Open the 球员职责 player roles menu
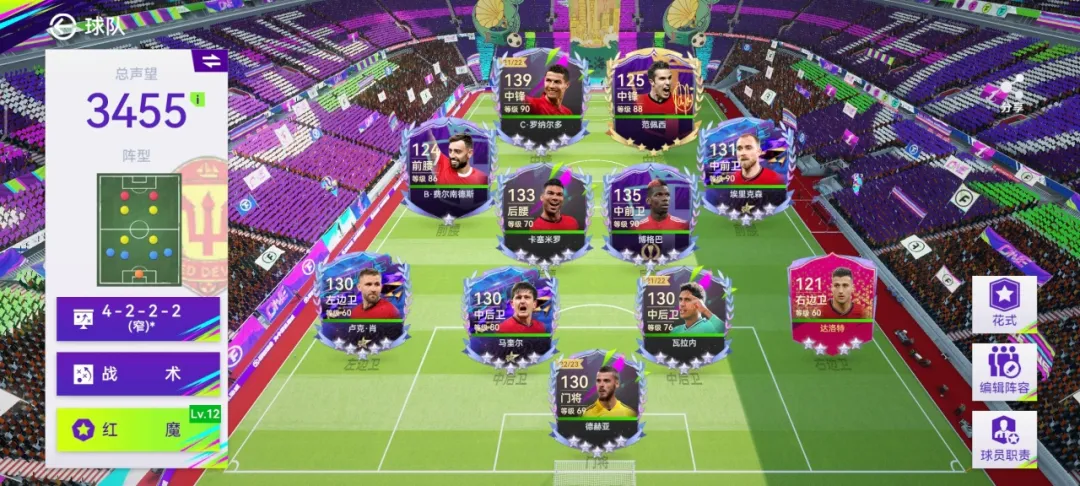 1004,439
